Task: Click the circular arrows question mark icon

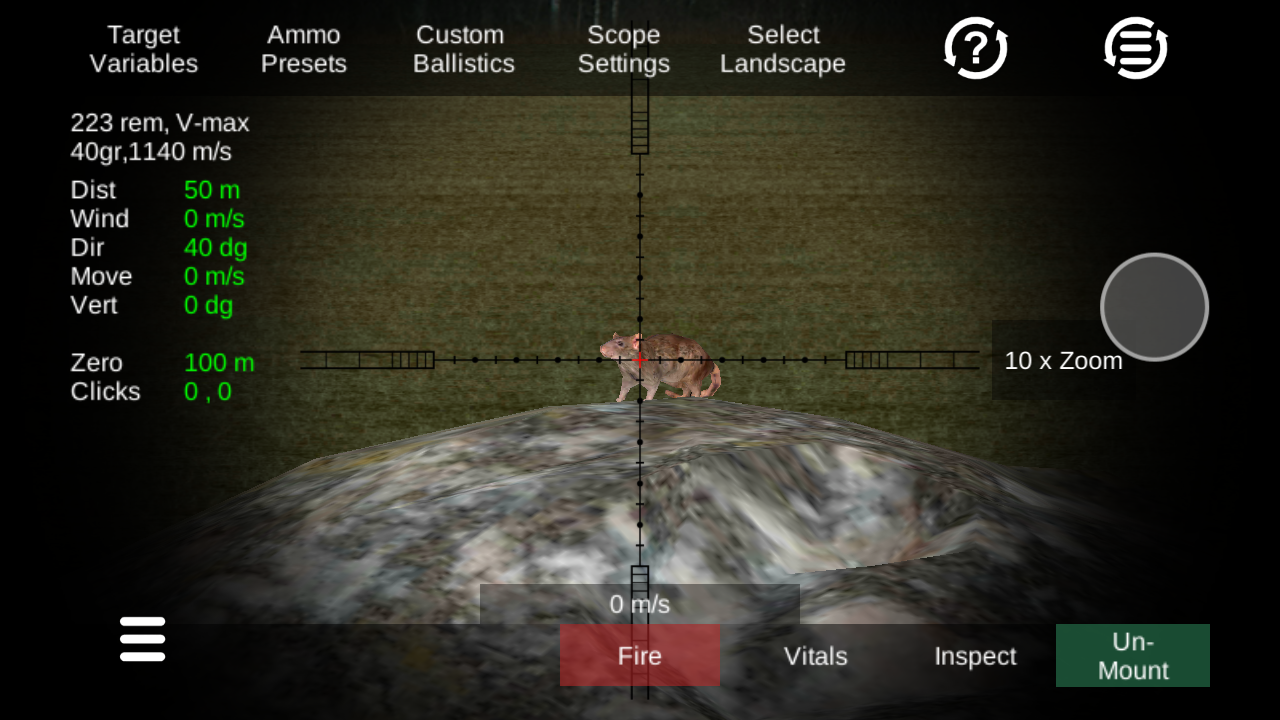Action: click(975, 47)
